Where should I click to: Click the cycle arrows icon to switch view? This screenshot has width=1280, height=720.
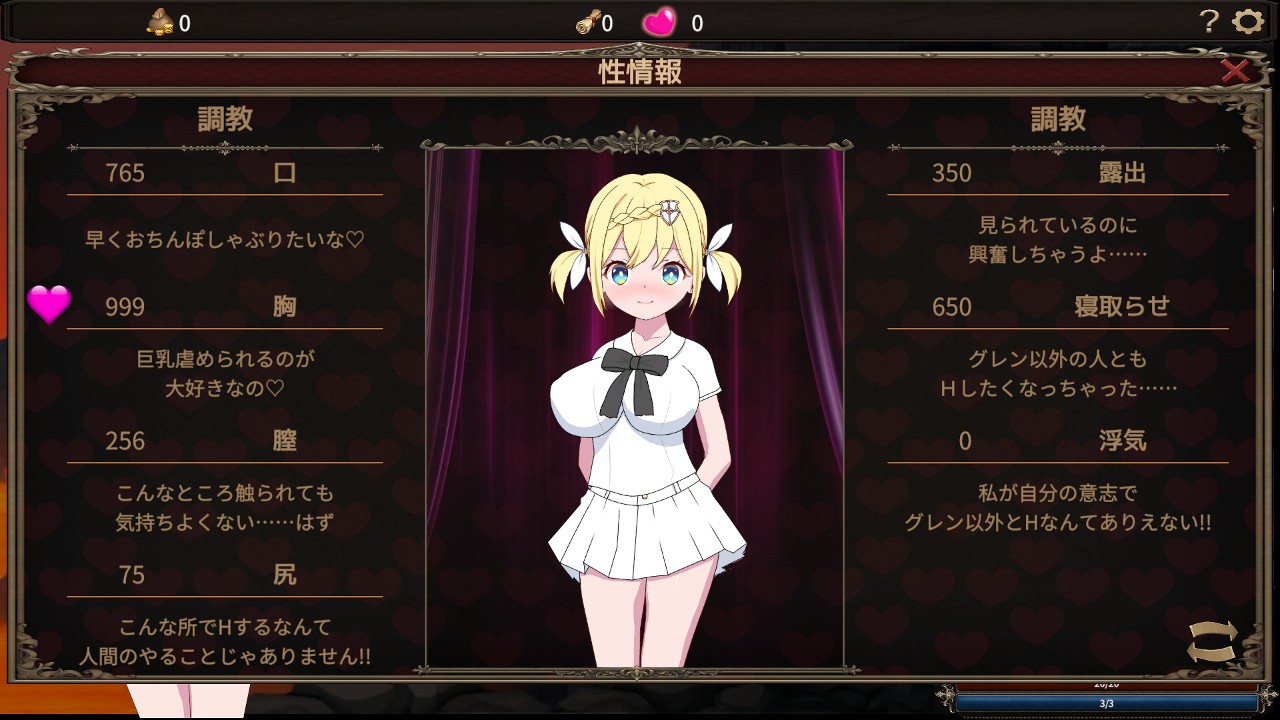tap(1212, 642)
